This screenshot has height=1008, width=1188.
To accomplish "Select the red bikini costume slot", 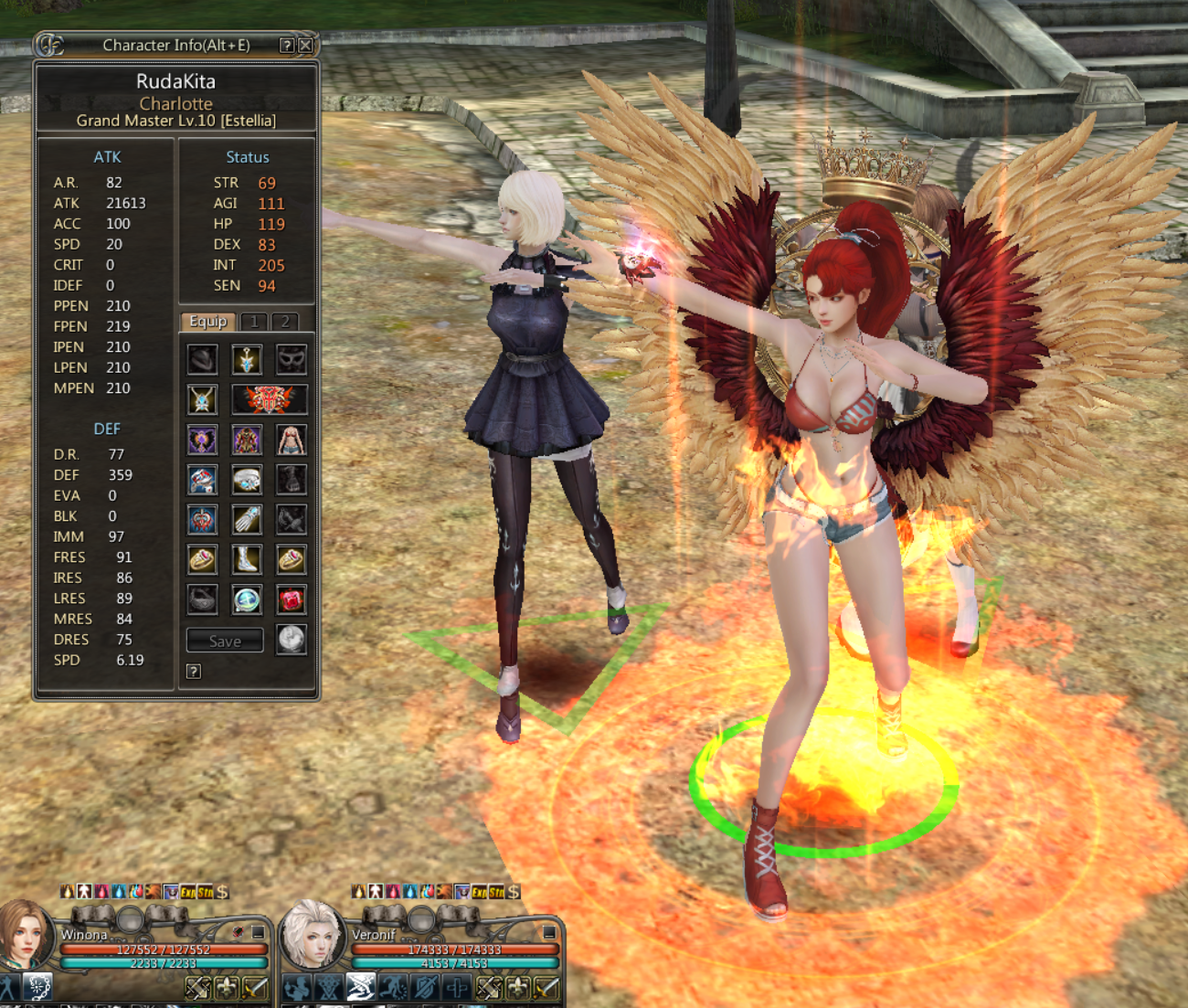I will [292, 440].
